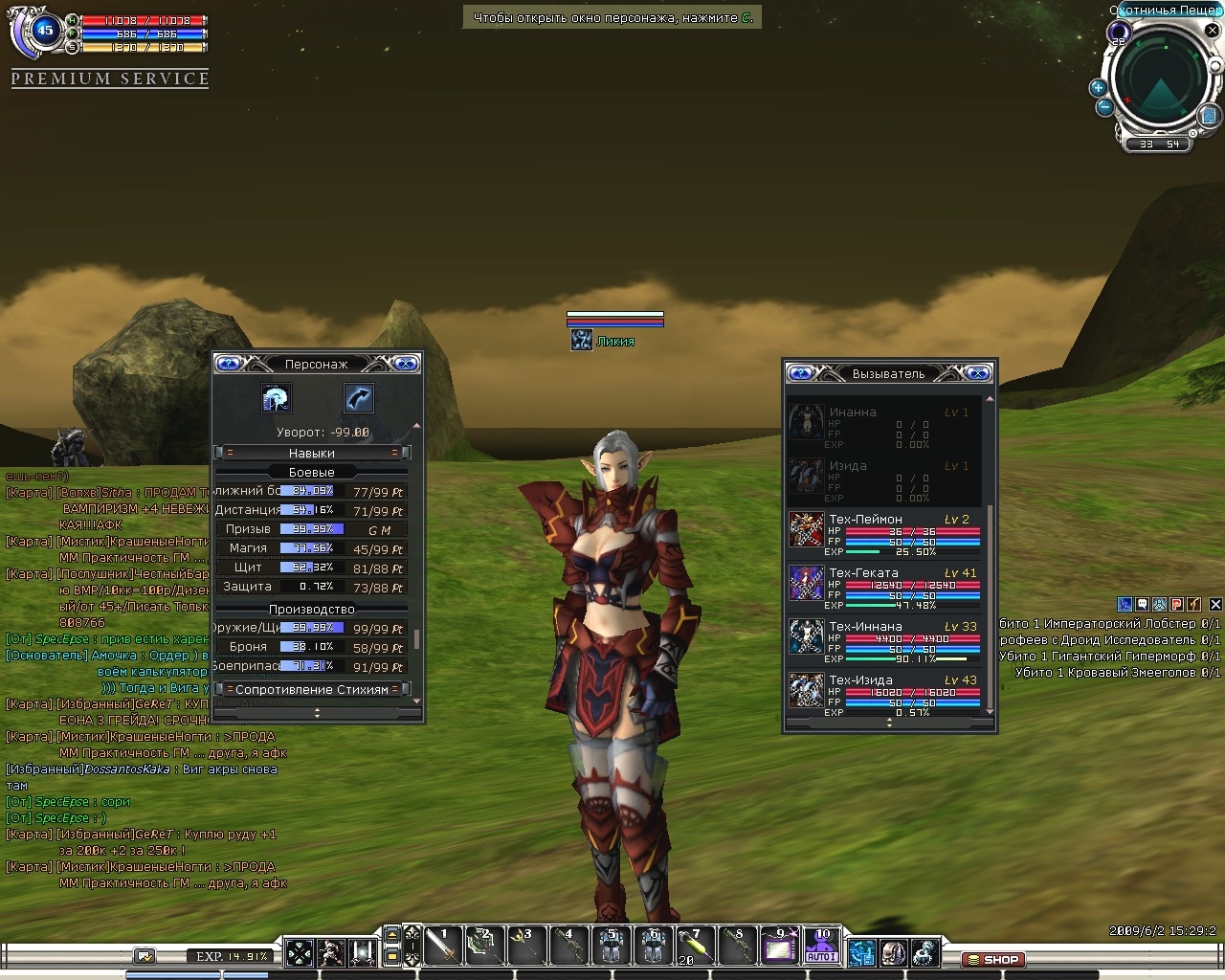Open the full map from minimap

[x=1209, y=116]
